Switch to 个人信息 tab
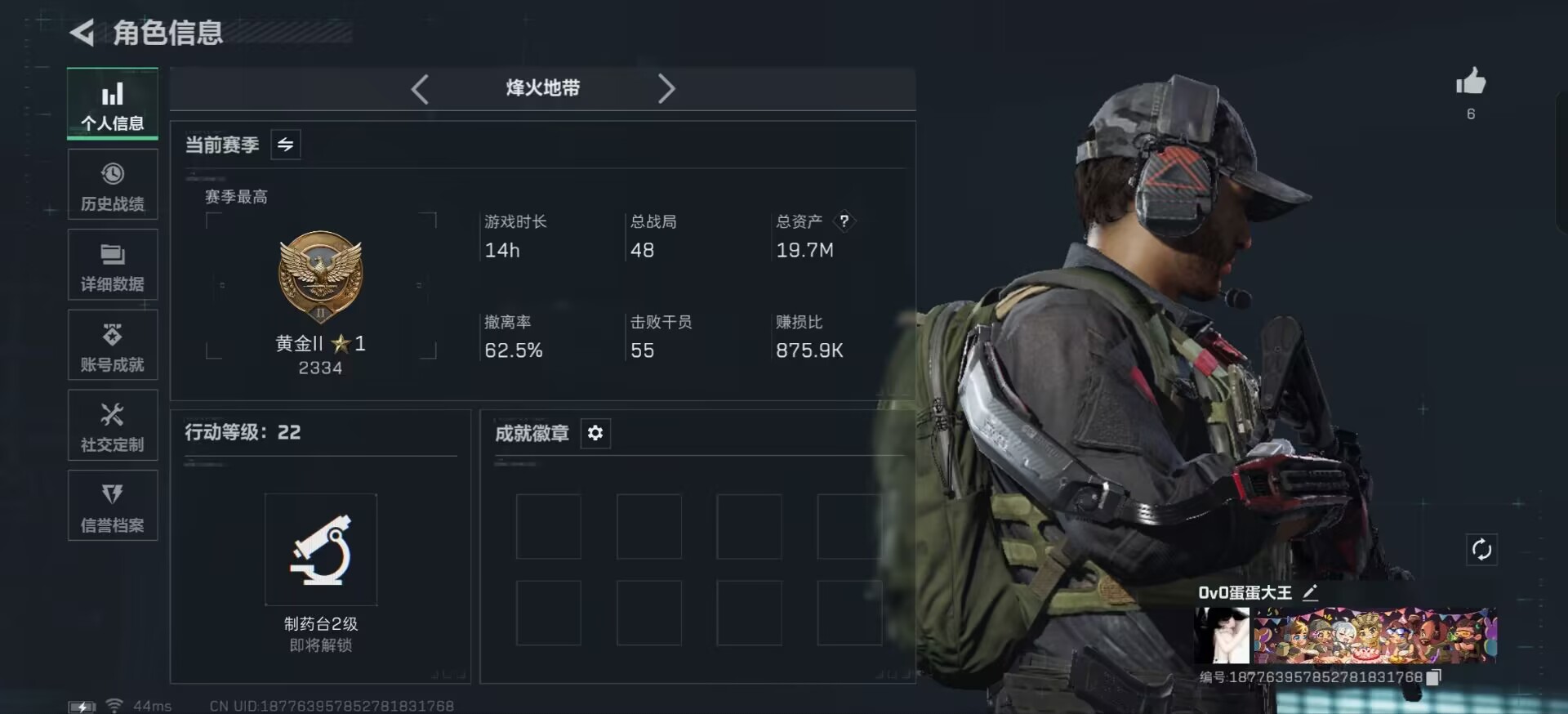The width and height of the screenshot is (1568, 714). coord(113,105)
